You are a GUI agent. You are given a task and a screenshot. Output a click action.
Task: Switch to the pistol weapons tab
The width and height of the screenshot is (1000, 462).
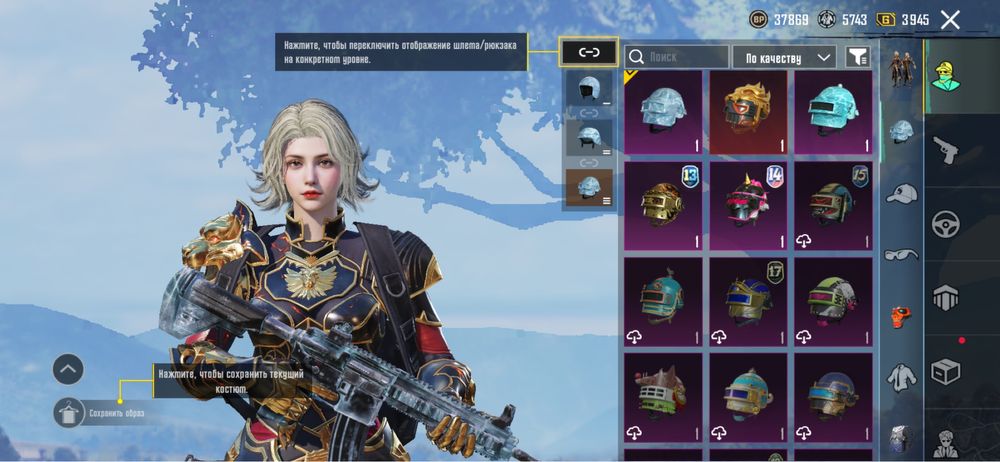[x=945, y=151]
